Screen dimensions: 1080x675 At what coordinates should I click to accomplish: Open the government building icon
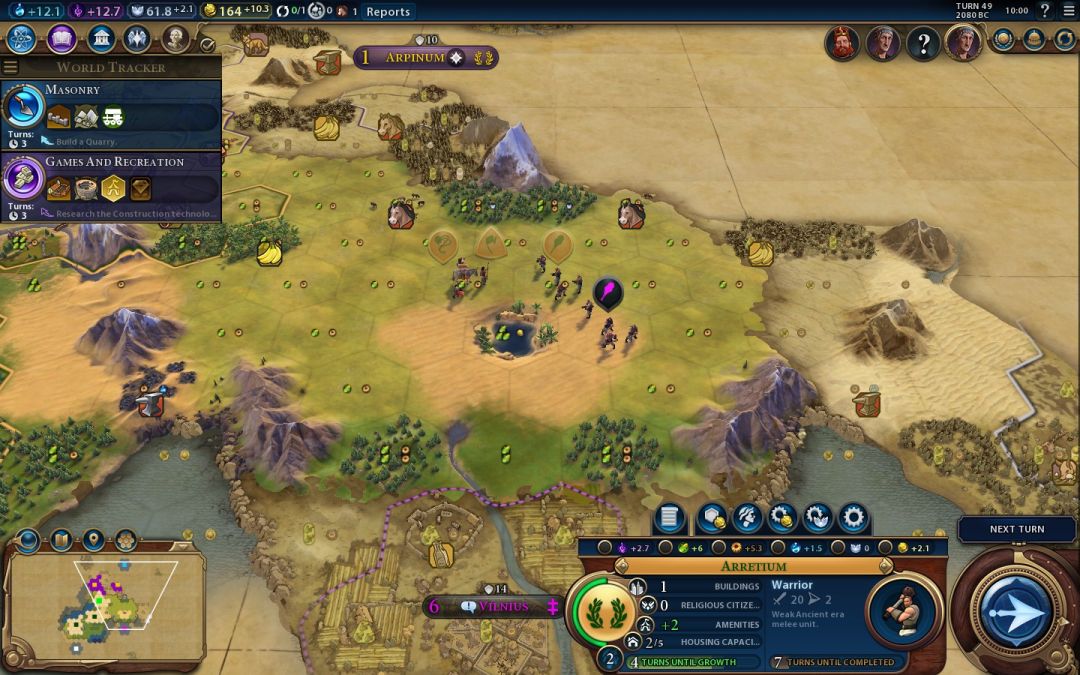point(99,39)
